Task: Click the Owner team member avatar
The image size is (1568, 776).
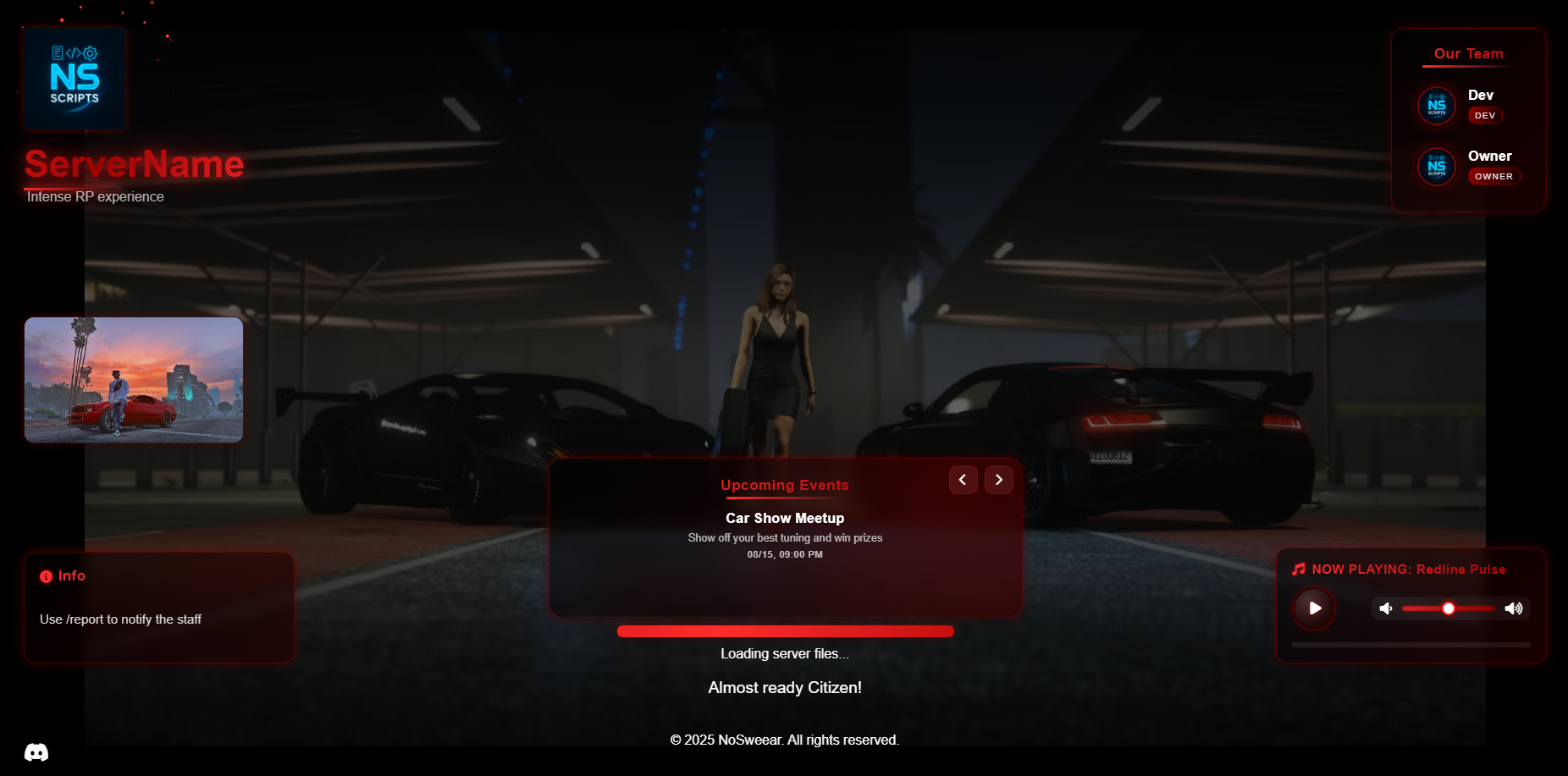Action: pos(1437,167)
